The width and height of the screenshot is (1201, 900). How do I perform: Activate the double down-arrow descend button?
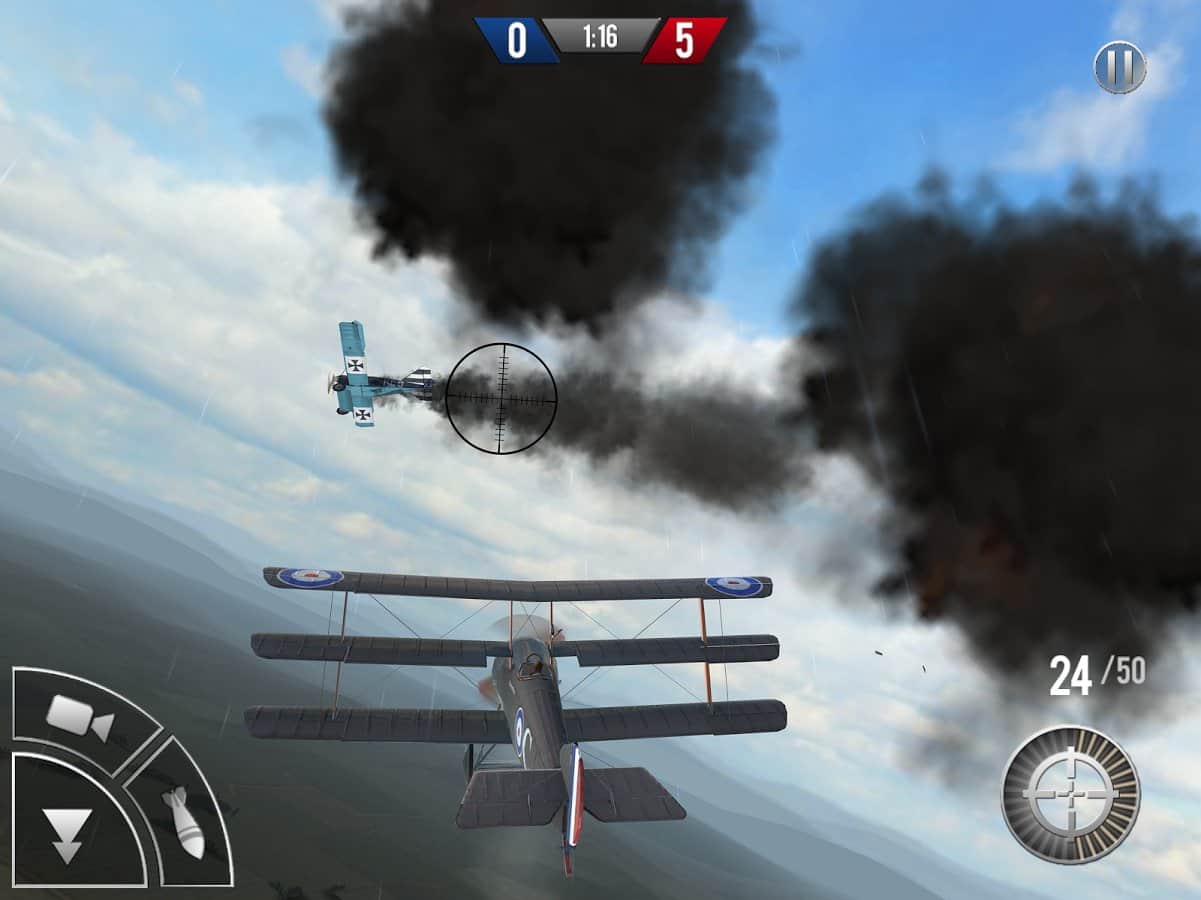point(67,834)
